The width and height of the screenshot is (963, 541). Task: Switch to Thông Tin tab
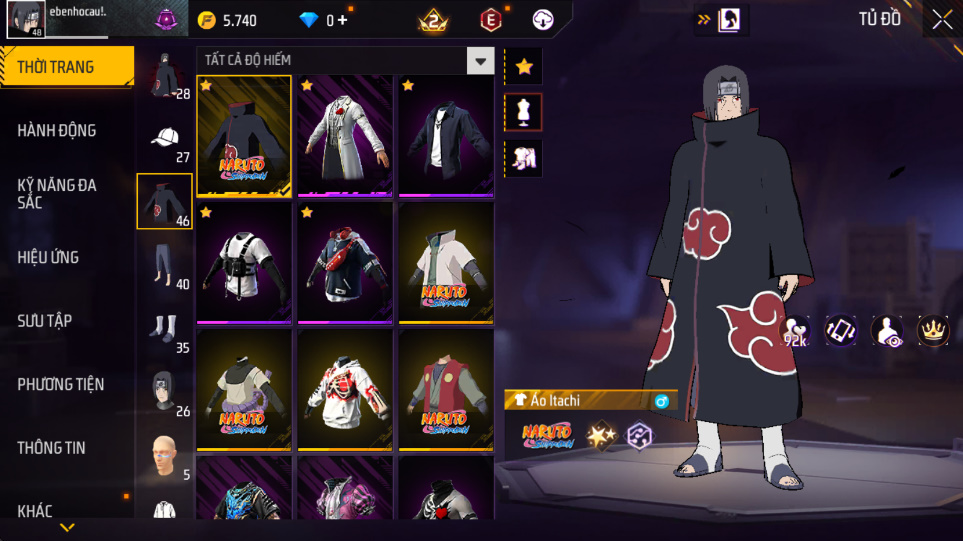[x=52, y=448]
